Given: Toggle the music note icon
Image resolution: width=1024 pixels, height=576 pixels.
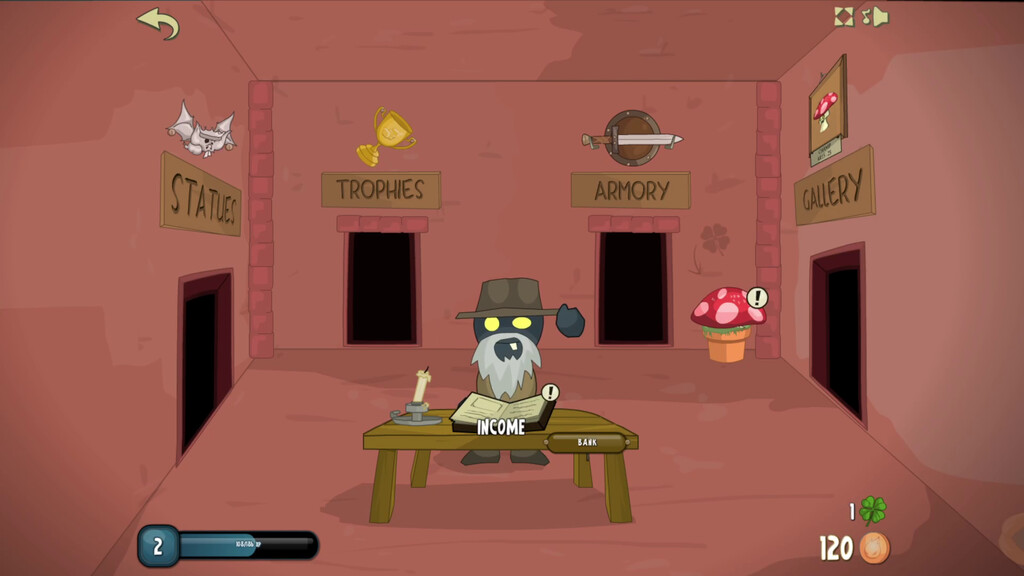Looking at the screenshot, I should click(866, 16).
